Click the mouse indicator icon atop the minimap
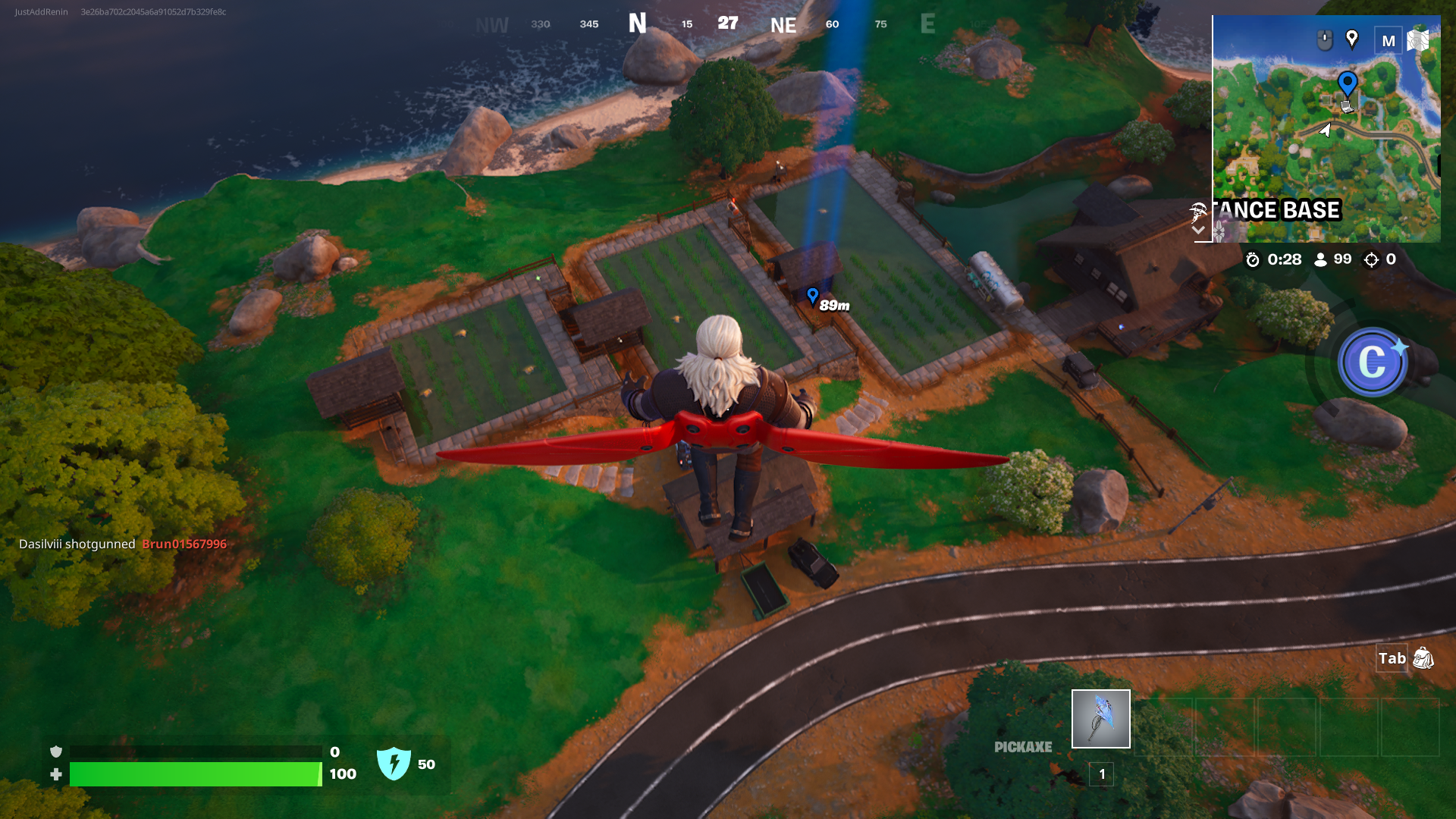 pyautogui.click(x=1324, y=39)
